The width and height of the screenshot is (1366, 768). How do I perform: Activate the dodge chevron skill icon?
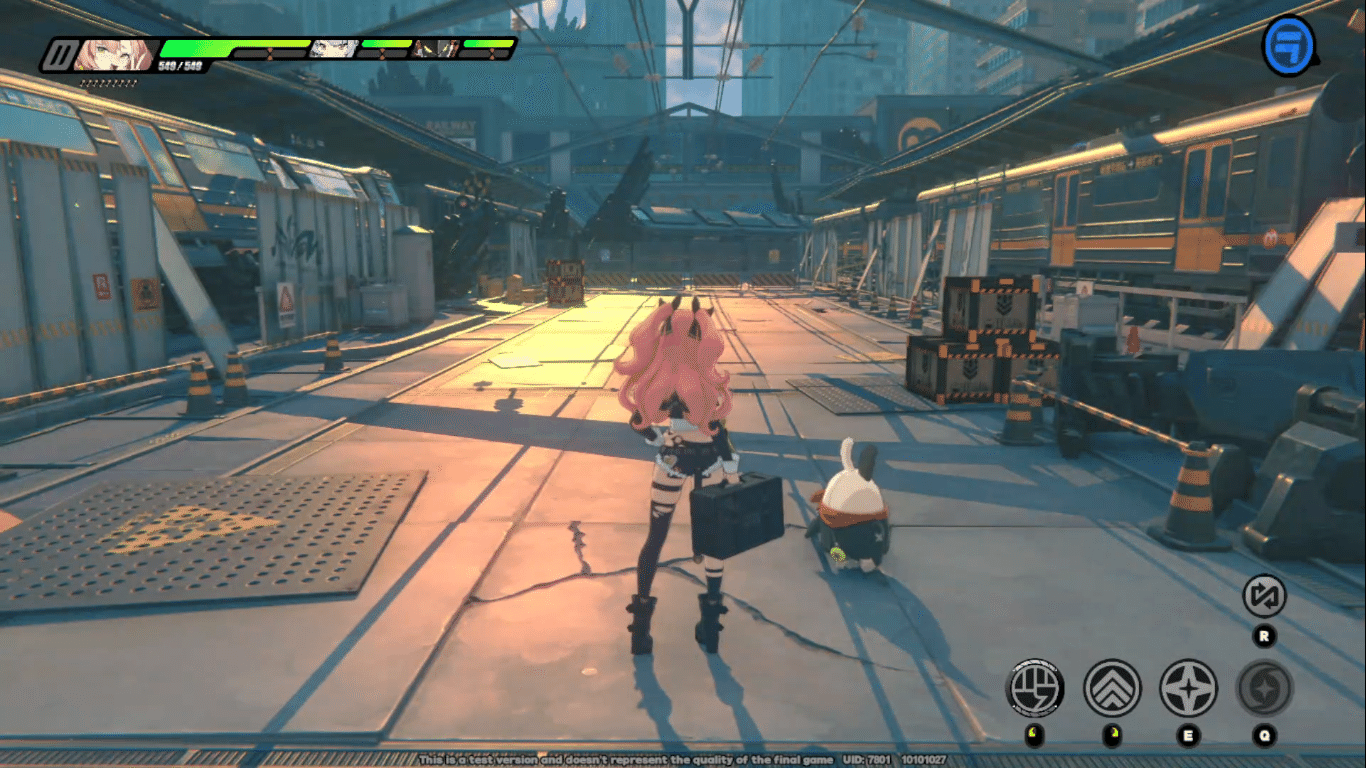click(x=1112, y=688)
